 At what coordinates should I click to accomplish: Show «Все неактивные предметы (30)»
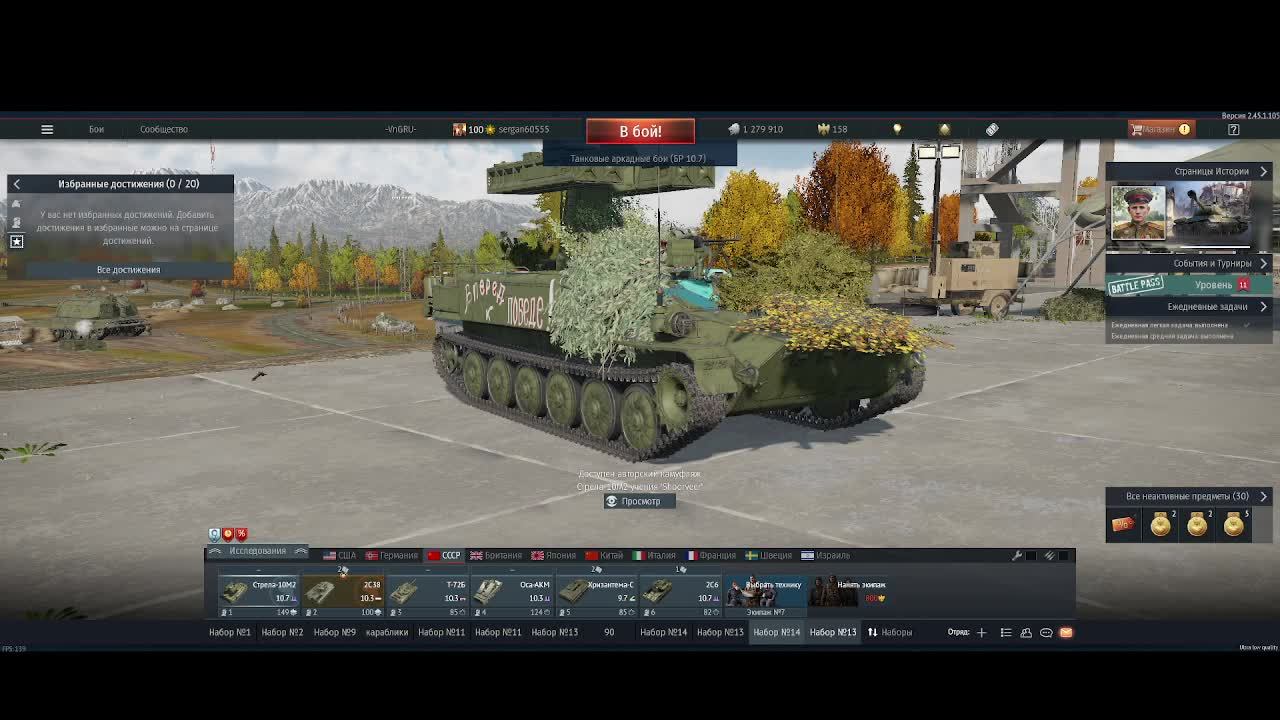point(1187,496)
